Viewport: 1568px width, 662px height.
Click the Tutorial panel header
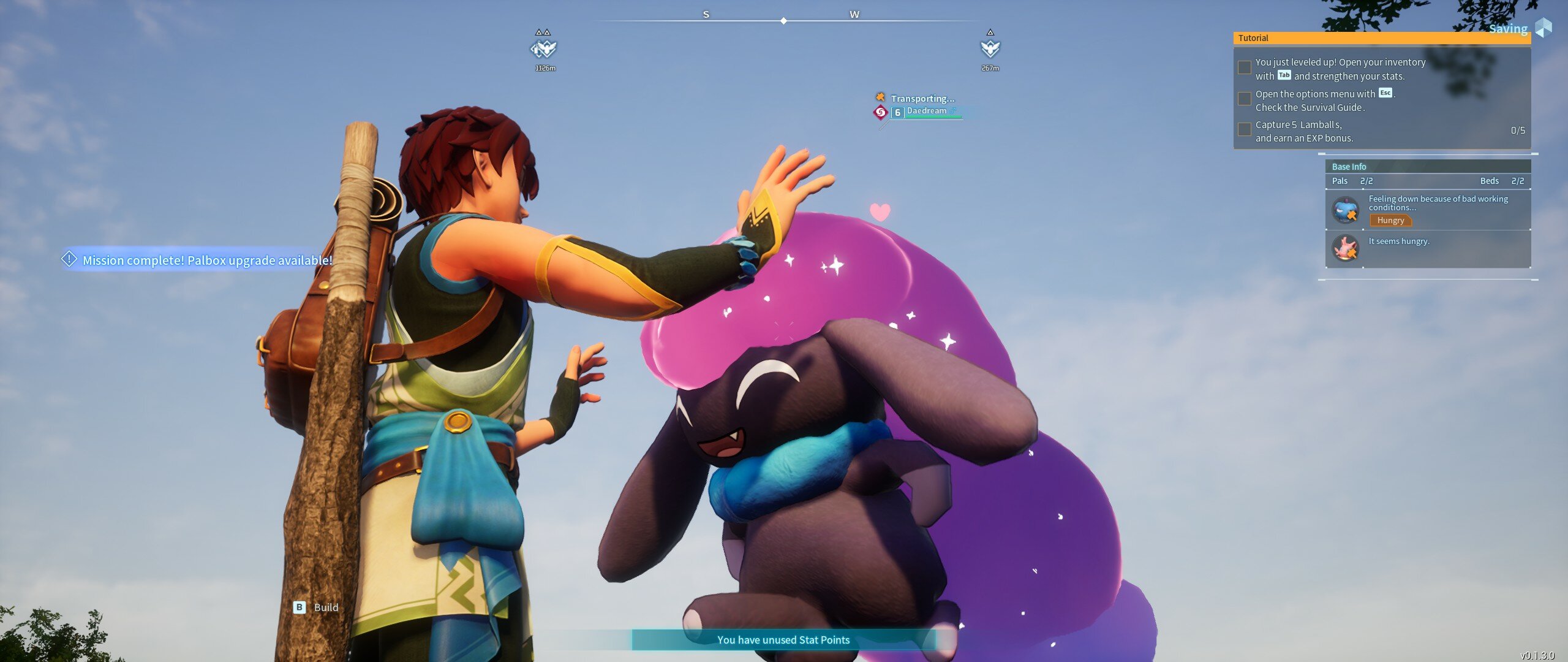tap(1381, 38)
